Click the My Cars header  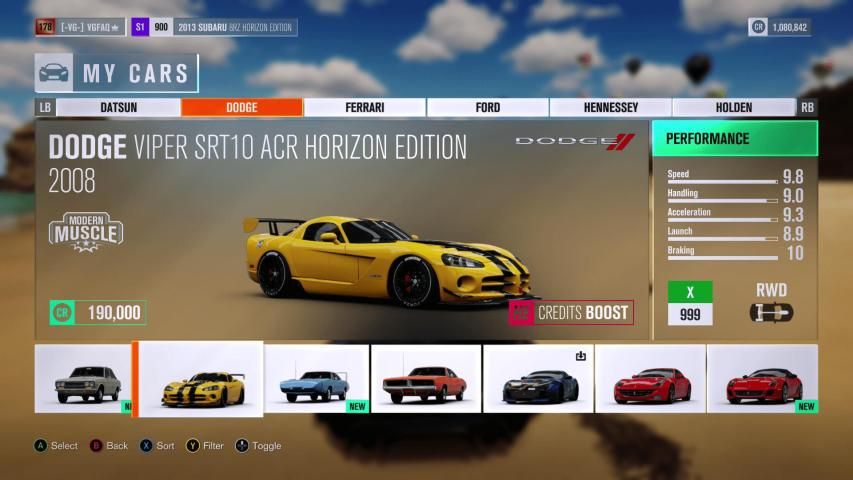pos(116,73)
